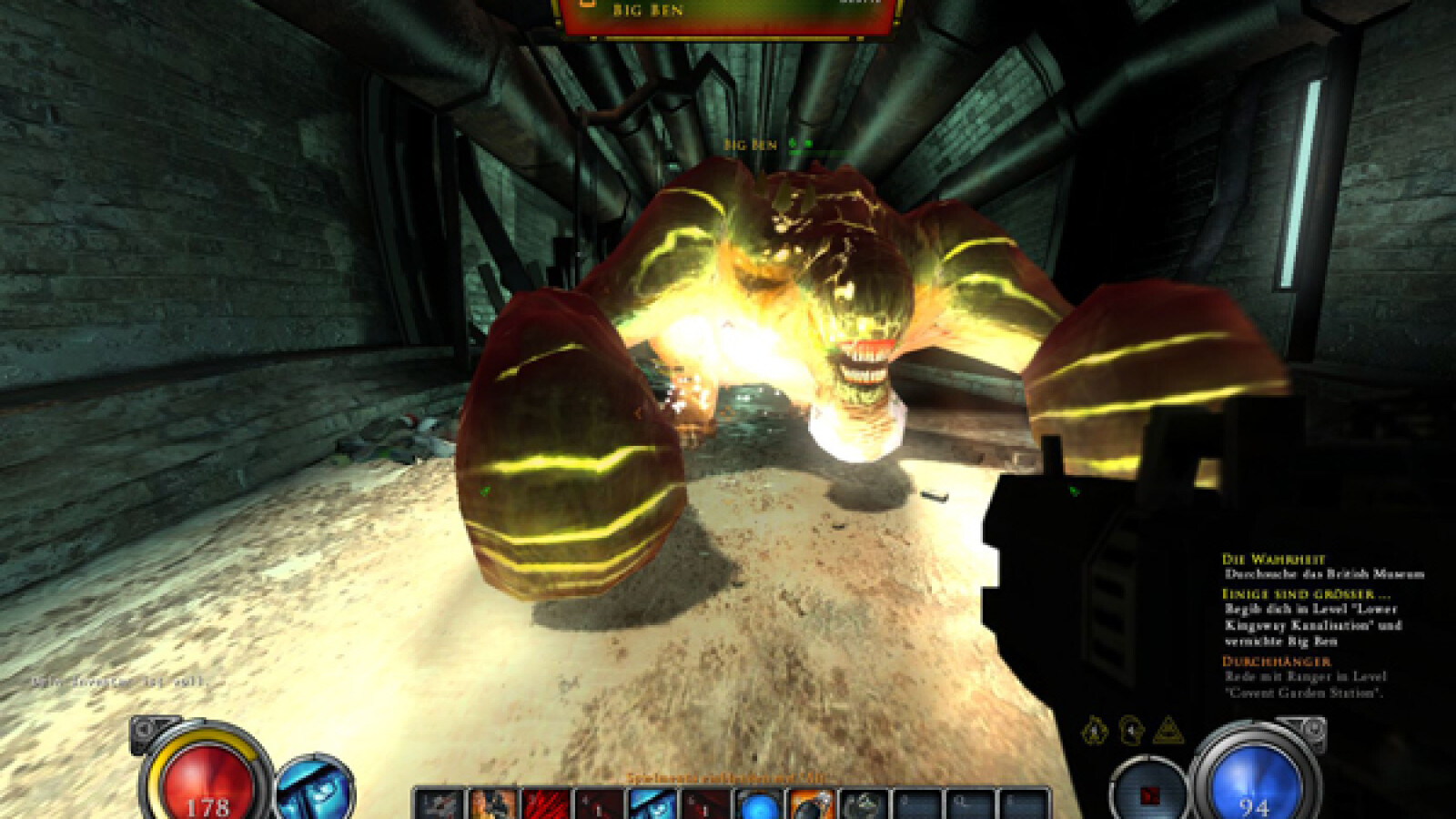Activate the blue sunglasses face hotbar skill
1456x819 pixels.
652,804
